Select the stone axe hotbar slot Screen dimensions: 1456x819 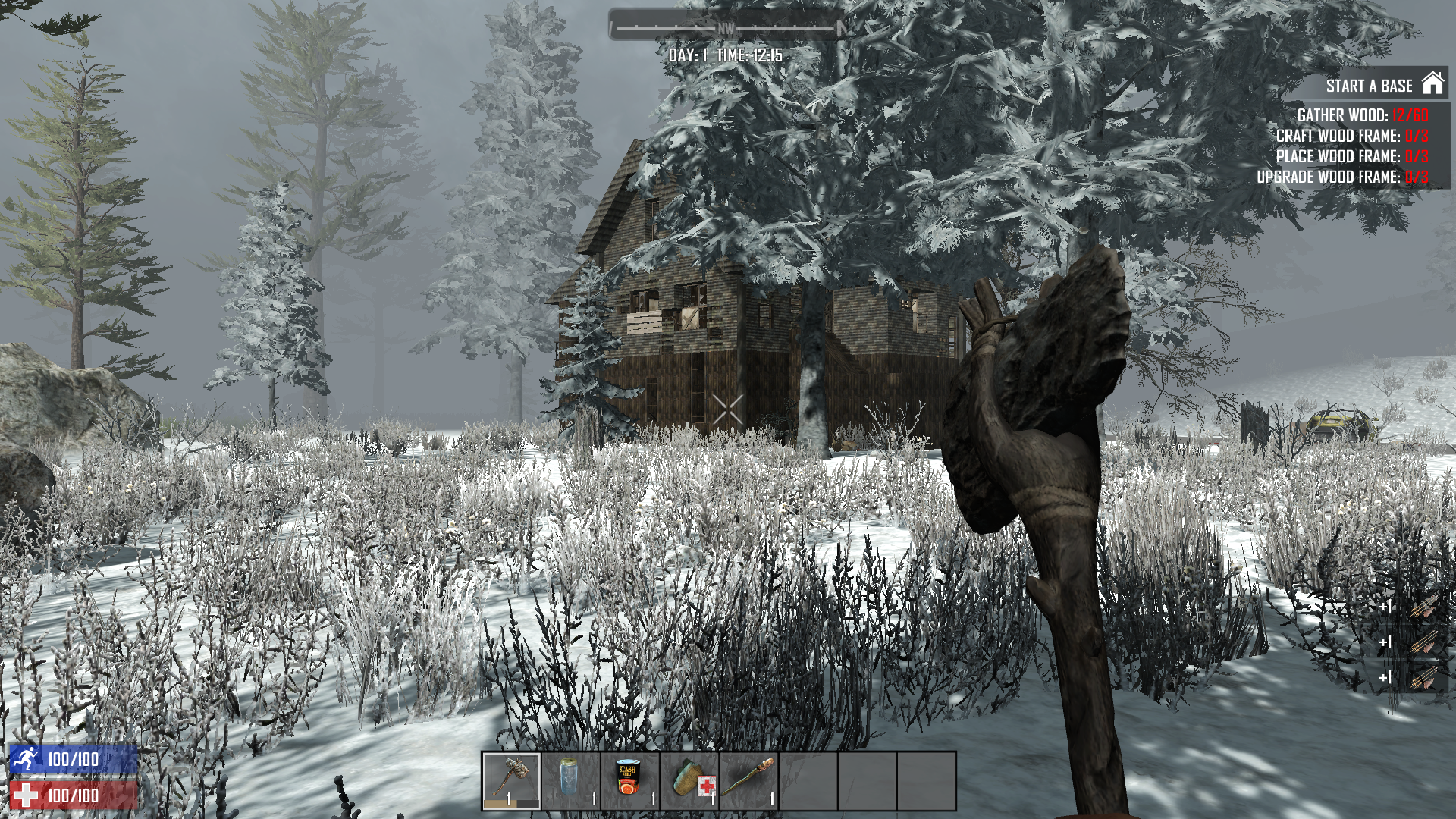[x=511, y=781]
